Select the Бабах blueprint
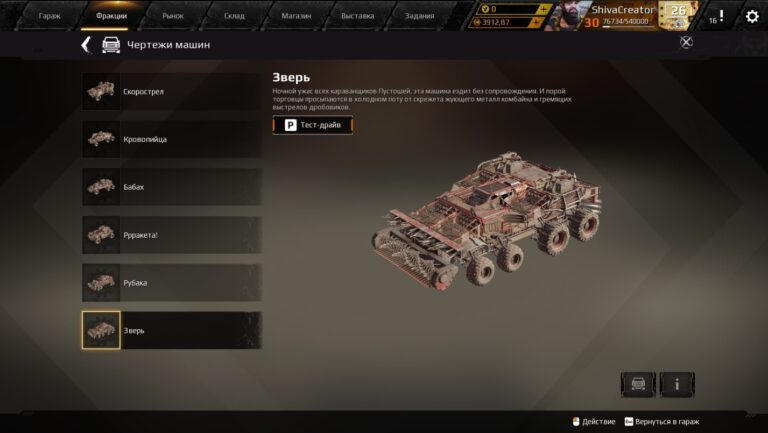 tap(171, 187)
